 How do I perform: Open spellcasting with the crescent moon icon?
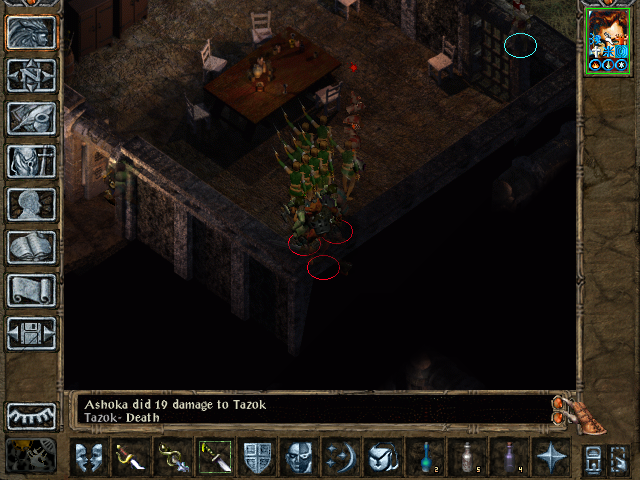click(x=341, y=457)
